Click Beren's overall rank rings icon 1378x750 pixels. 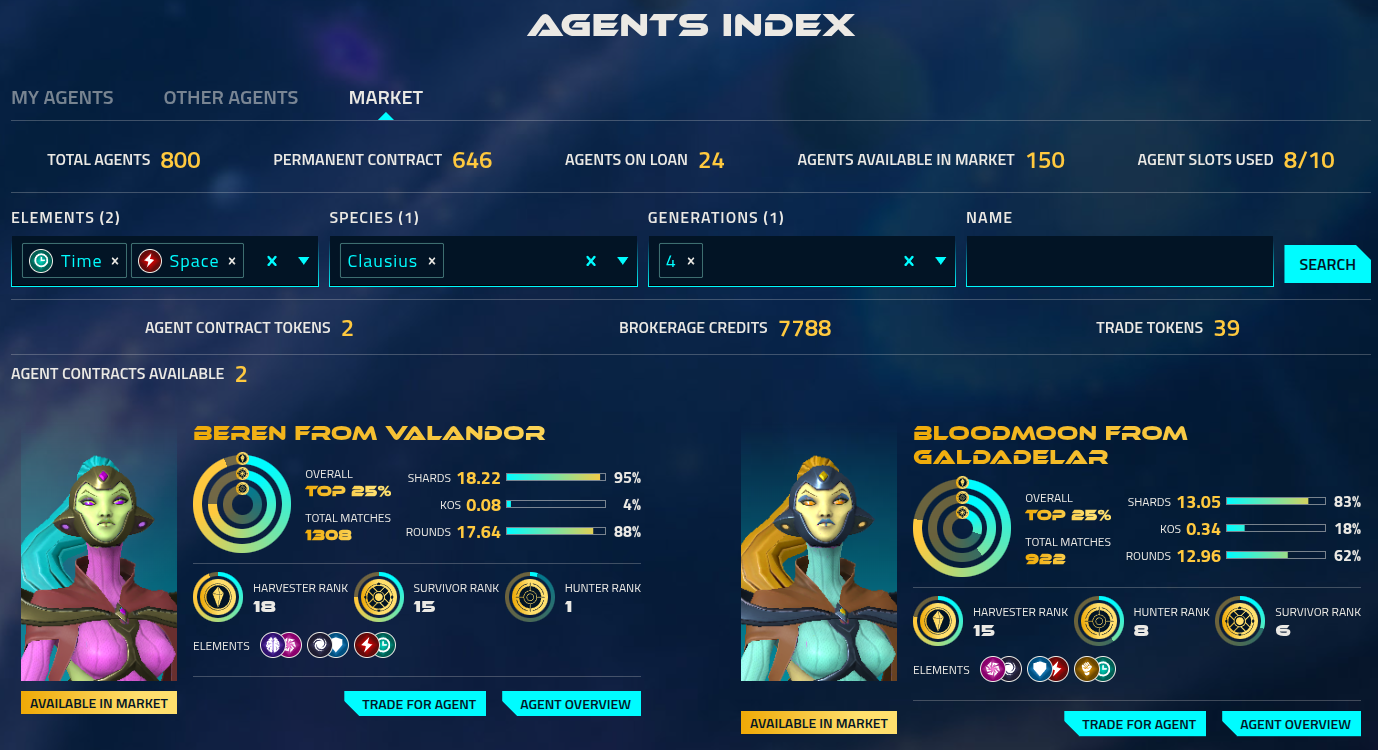tap(243, 505)
